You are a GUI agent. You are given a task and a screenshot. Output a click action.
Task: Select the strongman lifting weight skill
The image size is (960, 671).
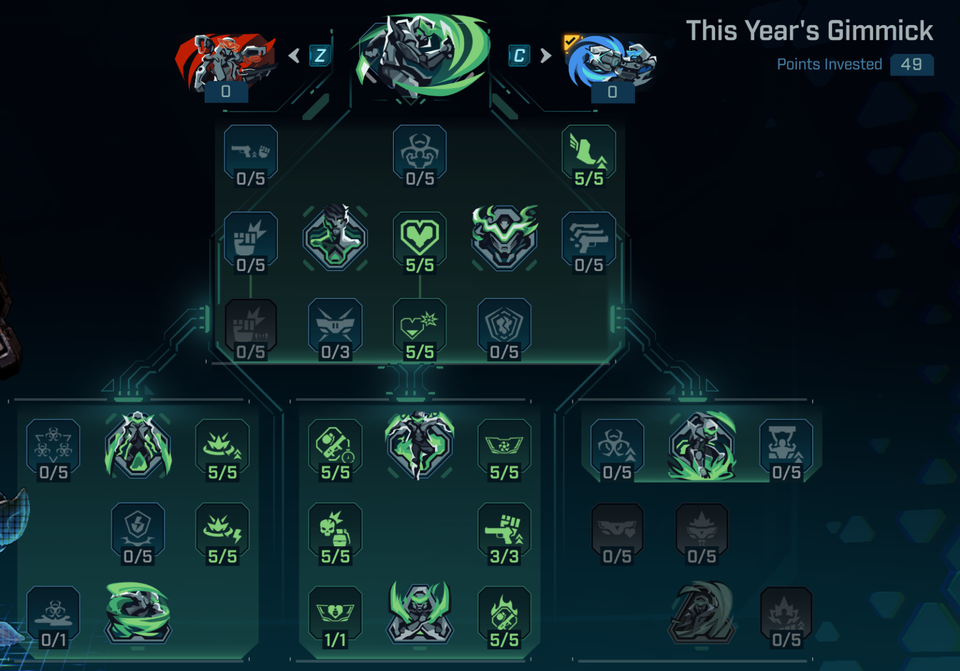coord(786,445)
